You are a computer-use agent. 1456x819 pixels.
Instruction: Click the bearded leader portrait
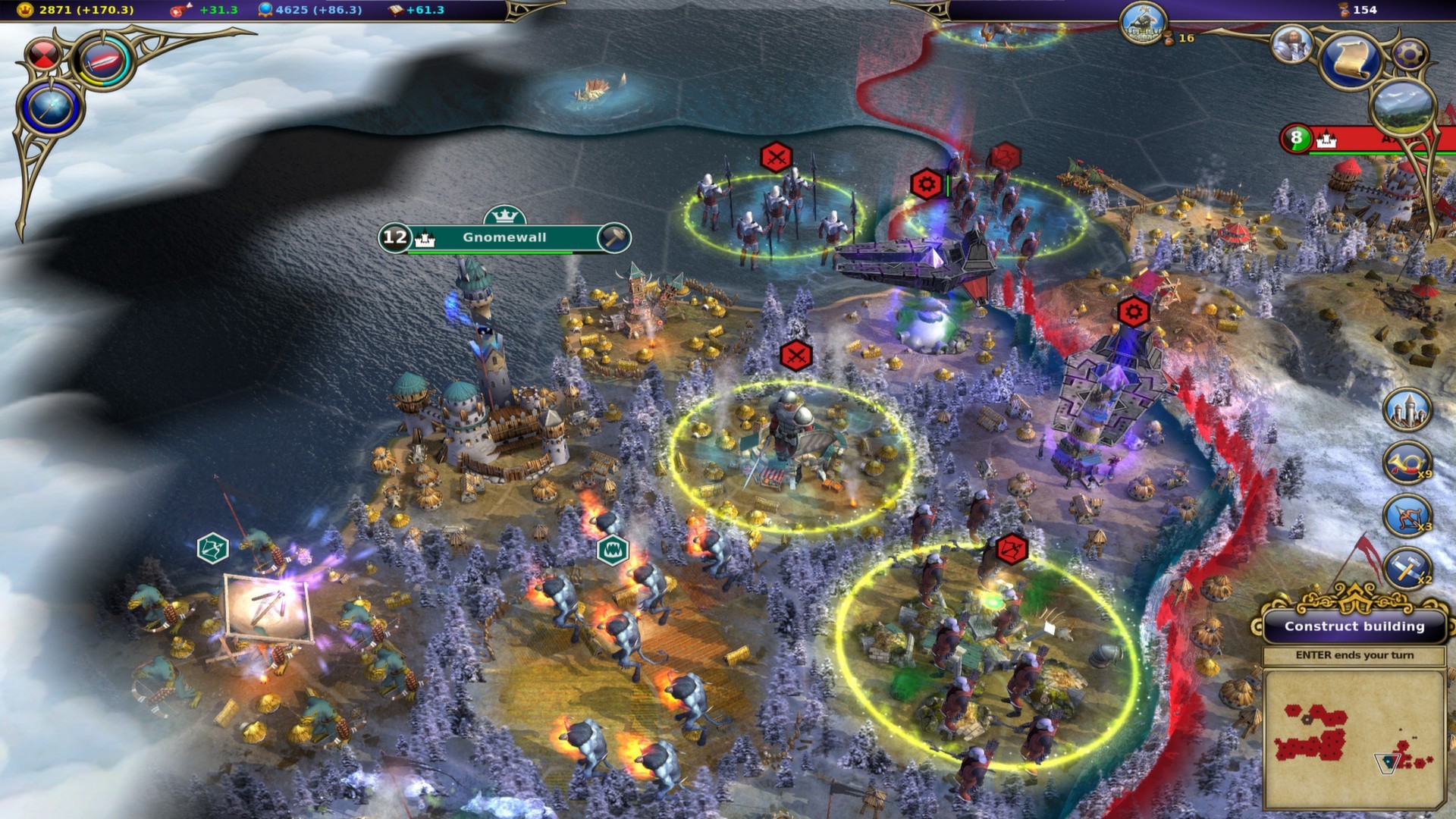coord(1291,43)
